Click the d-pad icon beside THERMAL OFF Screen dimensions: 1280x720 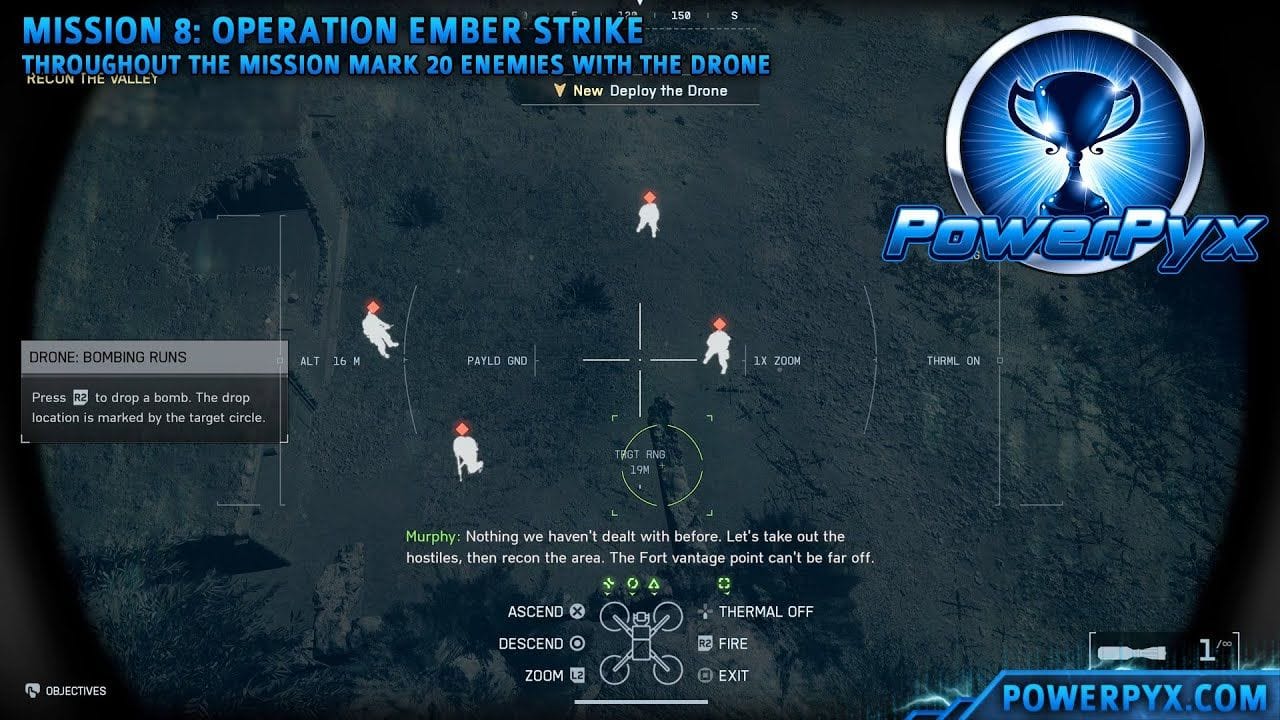point(703,611)
